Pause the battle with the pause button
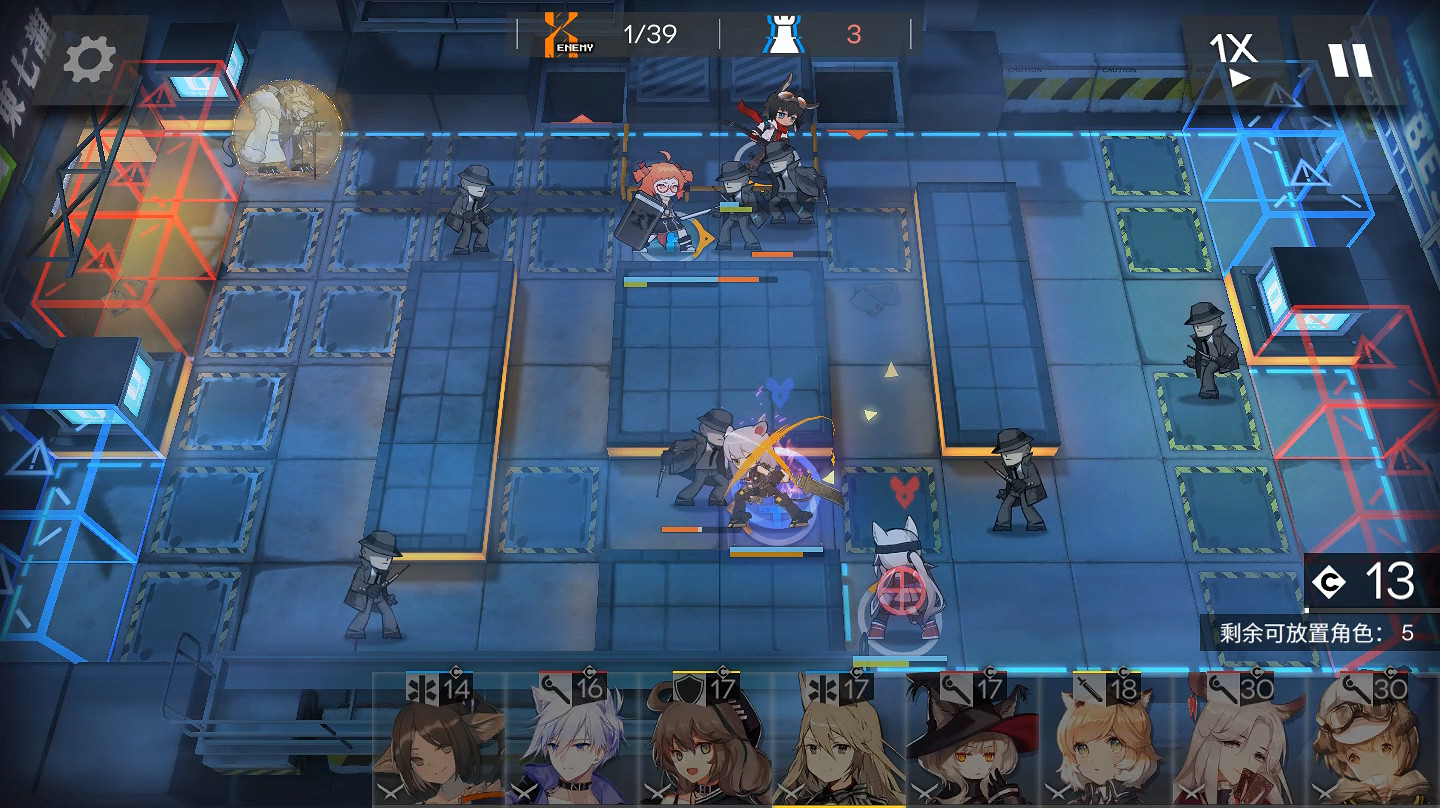This screenshot has width=1440, height=808. pos(1349,58)
